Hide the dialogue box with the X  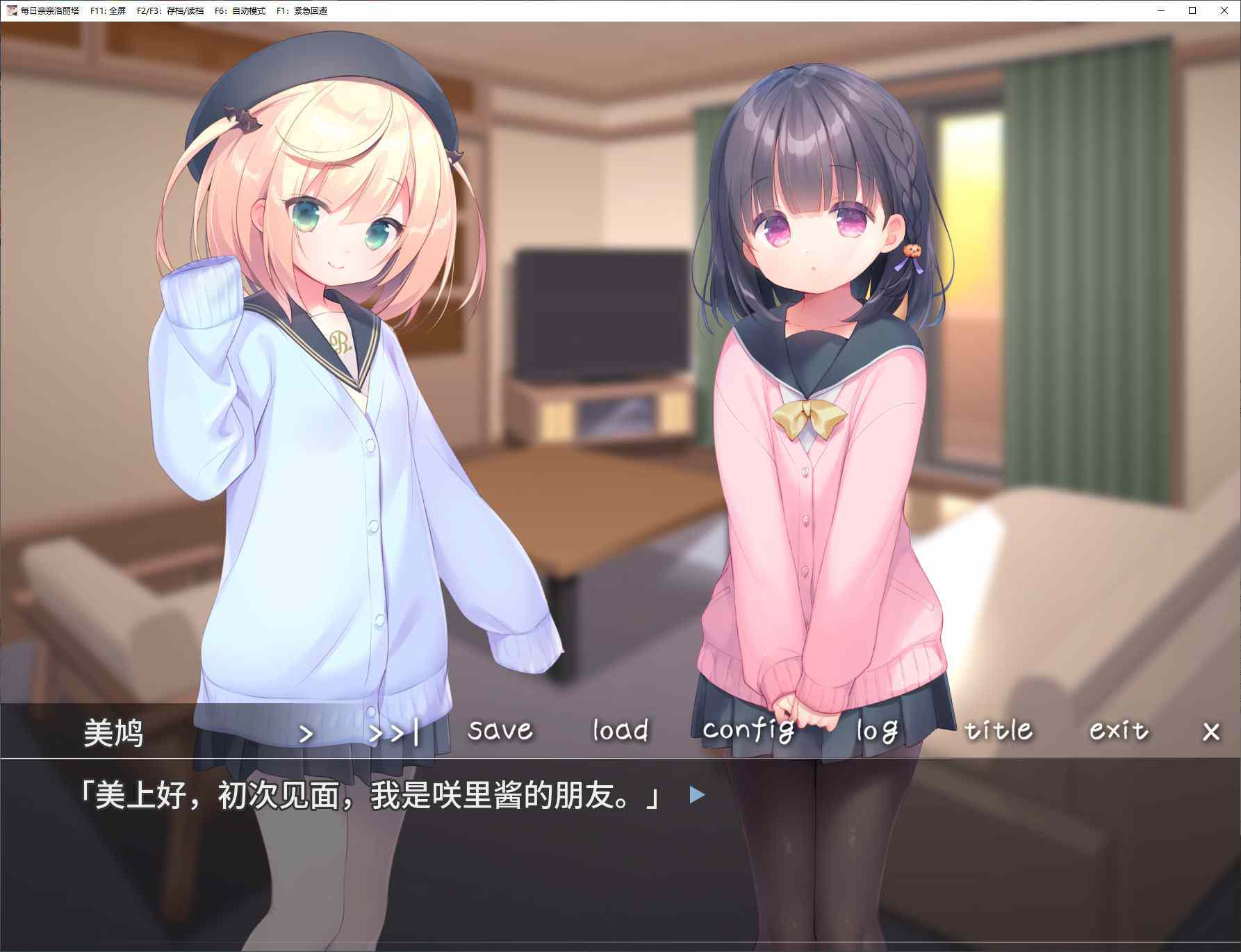pos(1211,732)
